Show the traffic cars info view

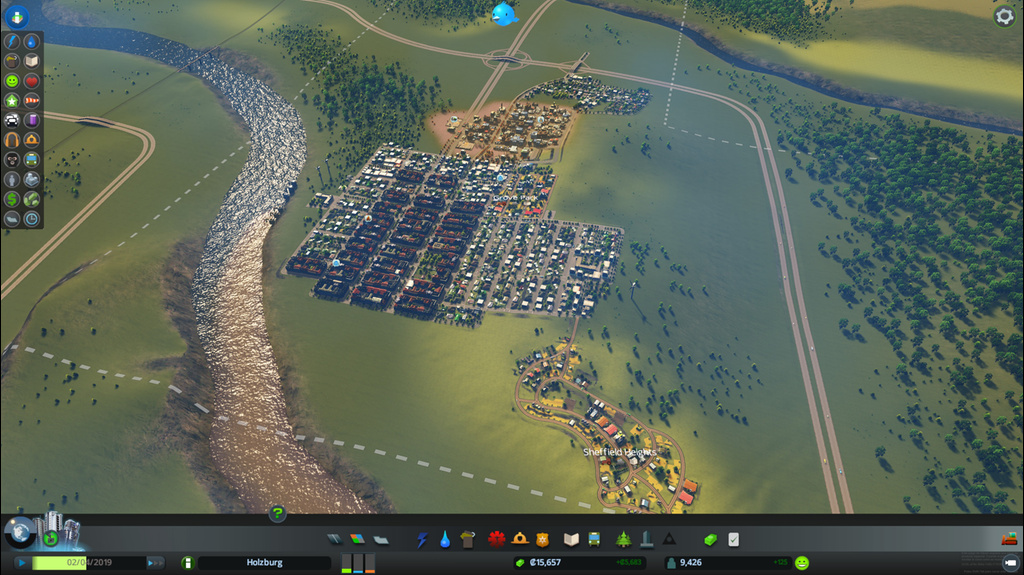pos(12,120)
